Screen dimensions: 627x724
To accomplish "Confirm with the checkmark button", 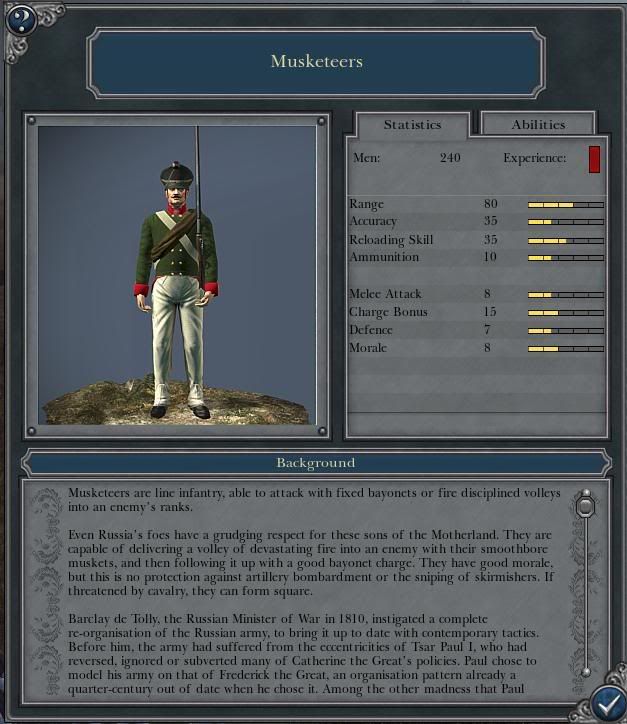I will coord(606,702).
